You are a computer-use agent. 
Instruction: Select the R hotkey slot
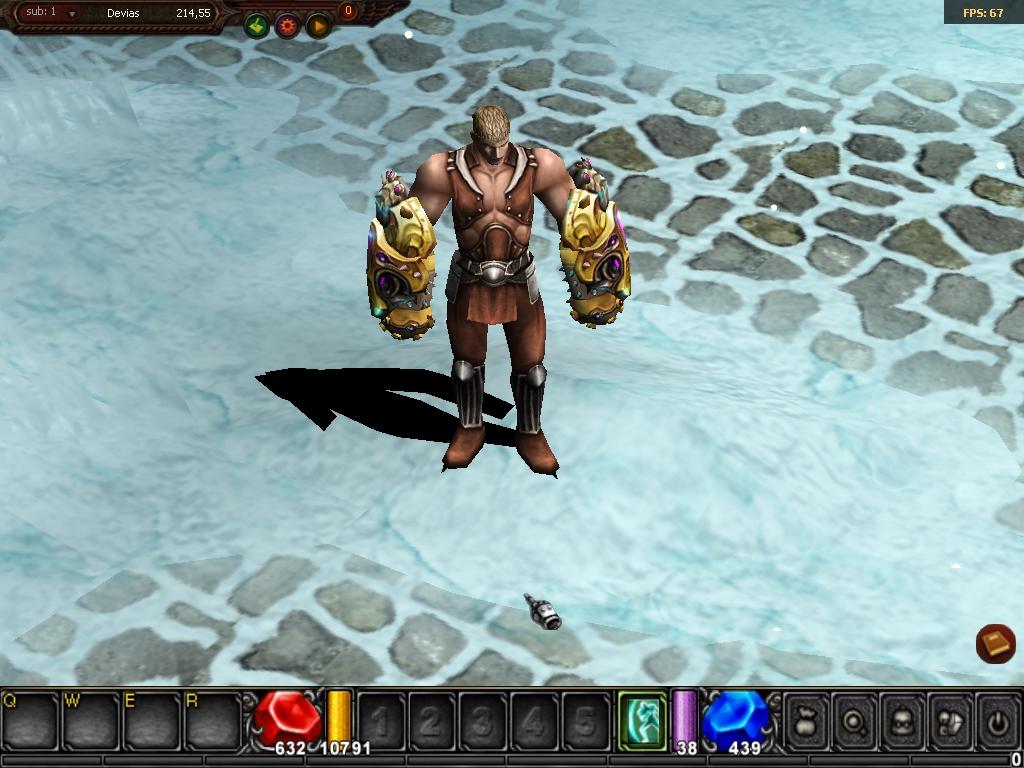pyautogui.click(x=214, y=720)
